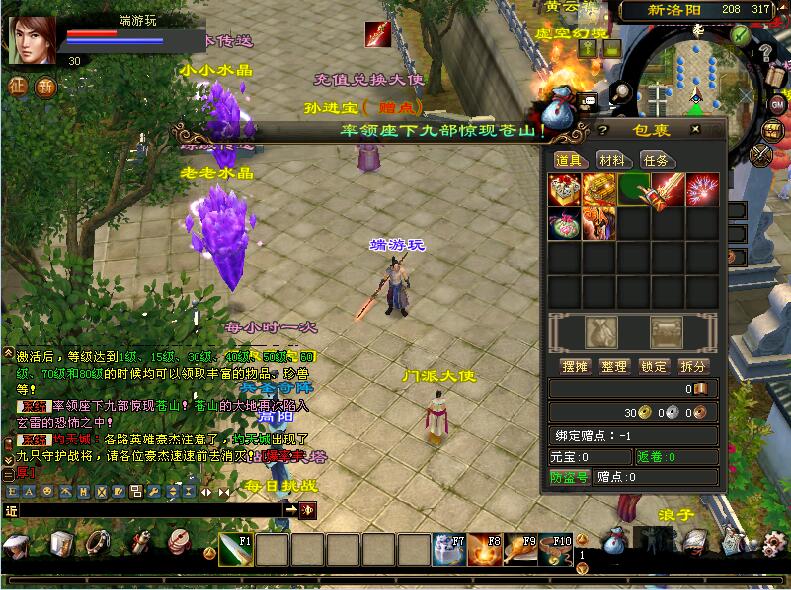Screen dimensions: 791x590
Task: Click the 摆摊 stall button
Action: [x=574, y=366]
